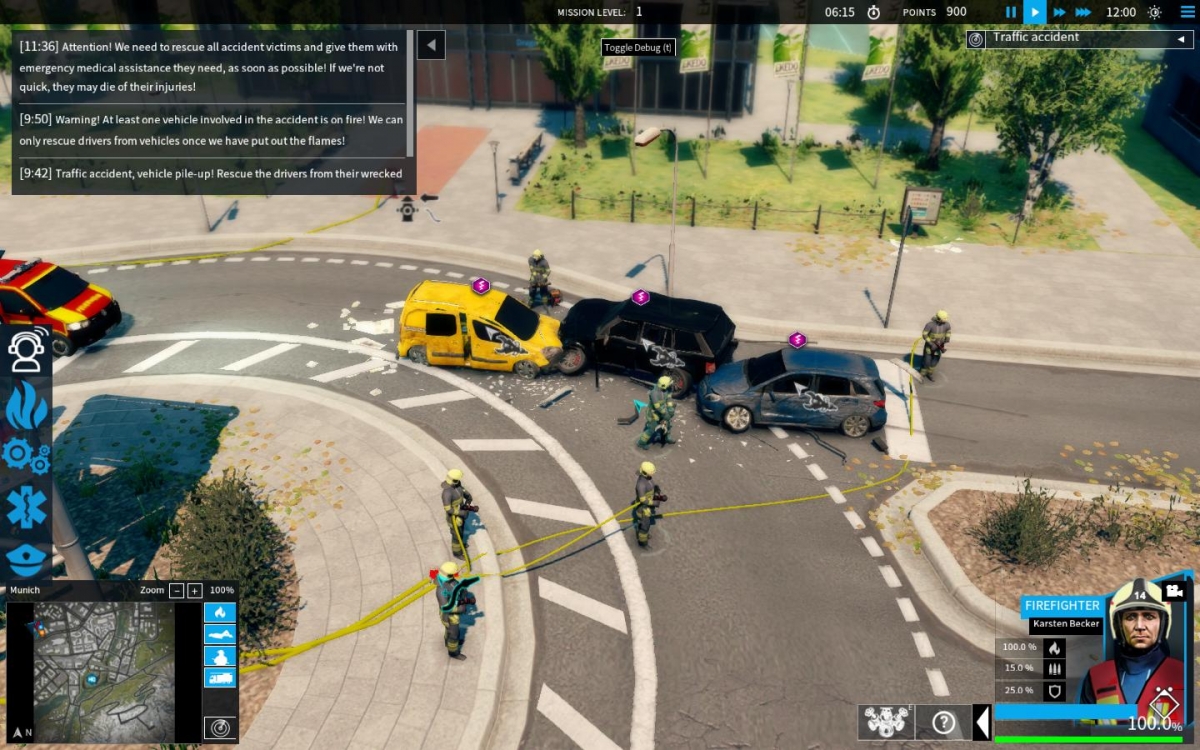Image resolution: width=1200 pixels, height=750 pixels.
Task: Select the fire department flame category
Action: click(x=26, y=403)
